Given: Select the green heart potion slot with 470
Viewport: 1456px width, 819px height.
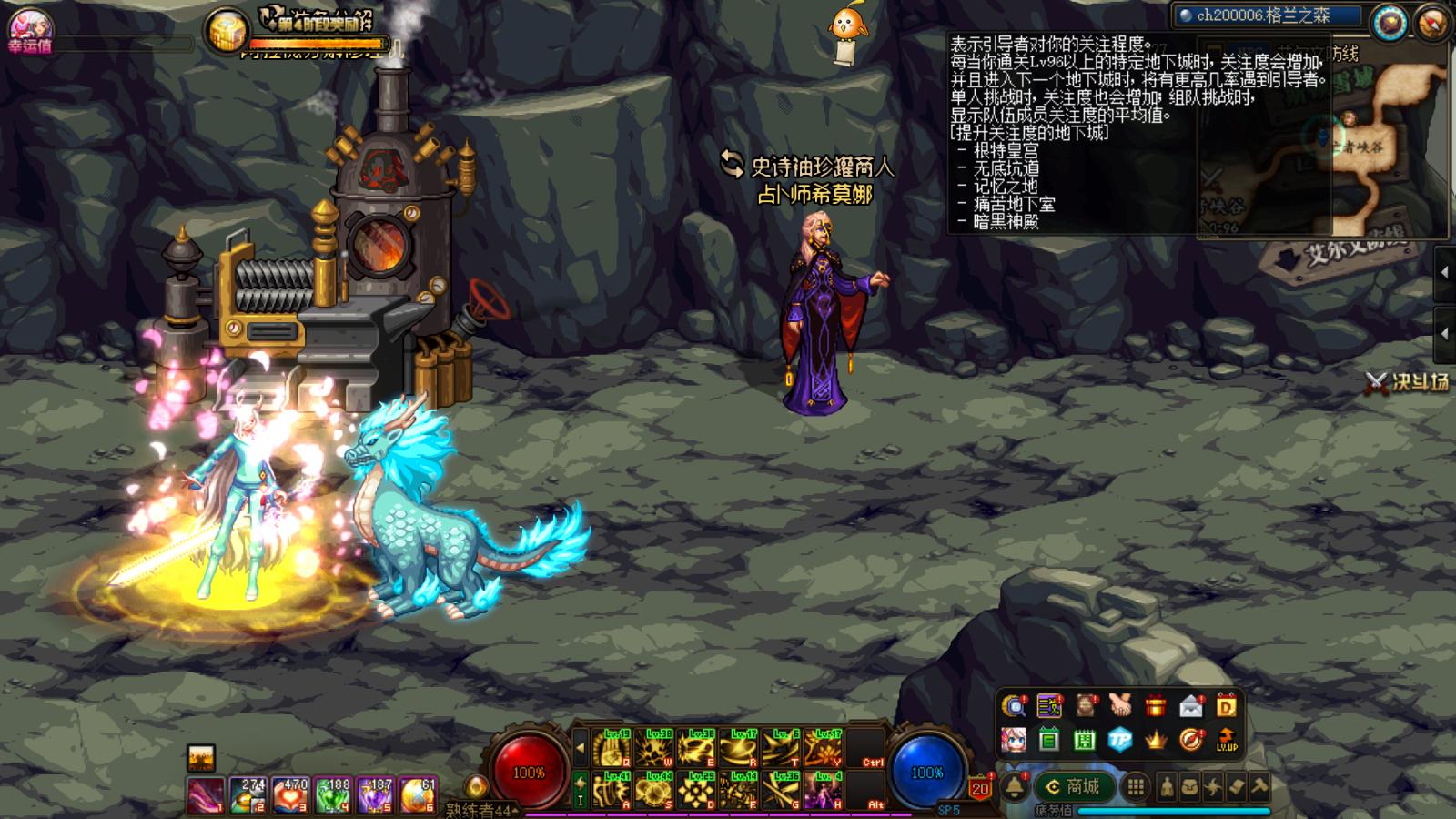Looking at the screenshot, I should [x=290, y=794].
